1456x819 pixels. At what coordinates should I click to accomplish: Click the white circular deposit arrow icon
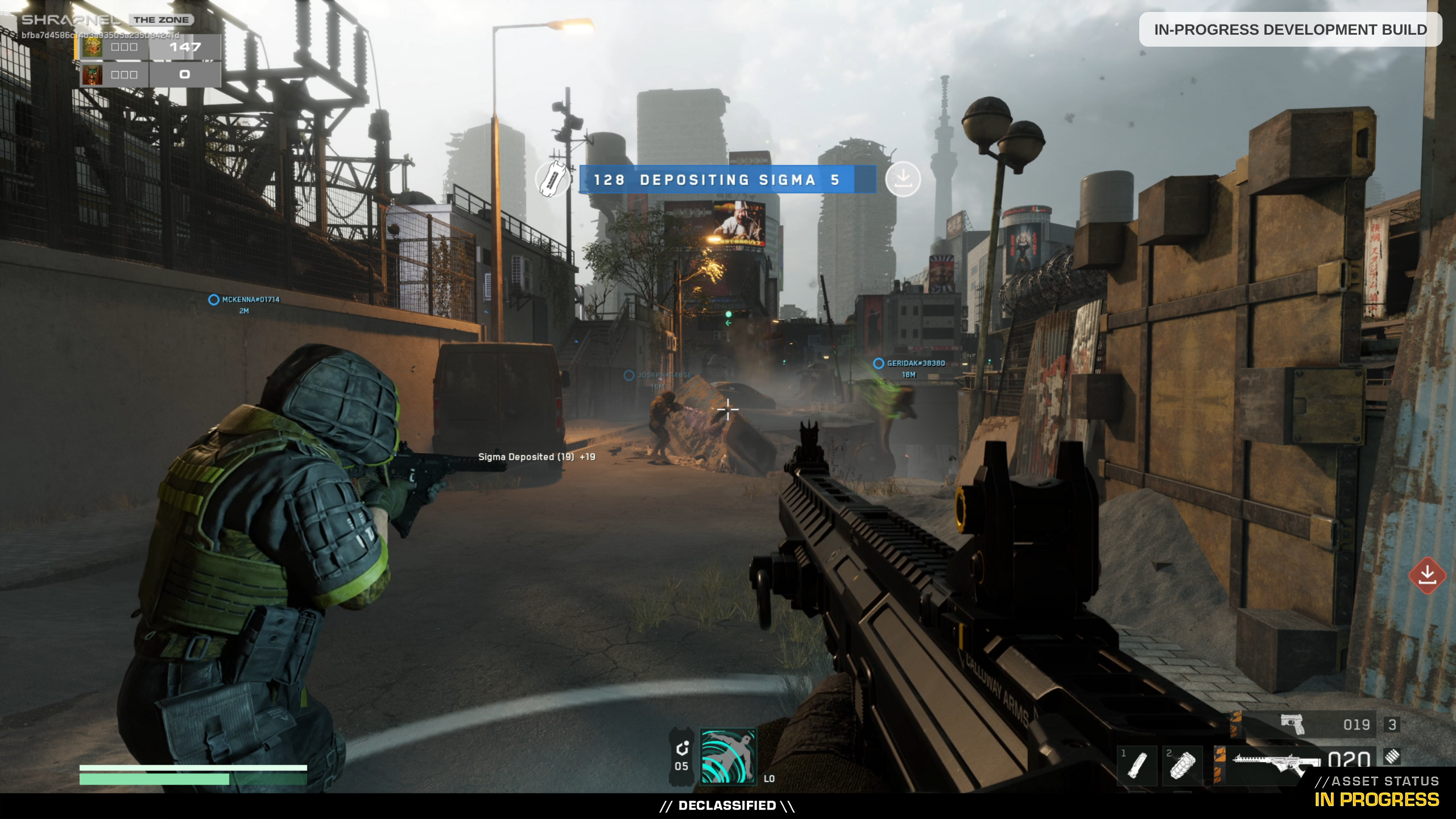pos(903,179)
